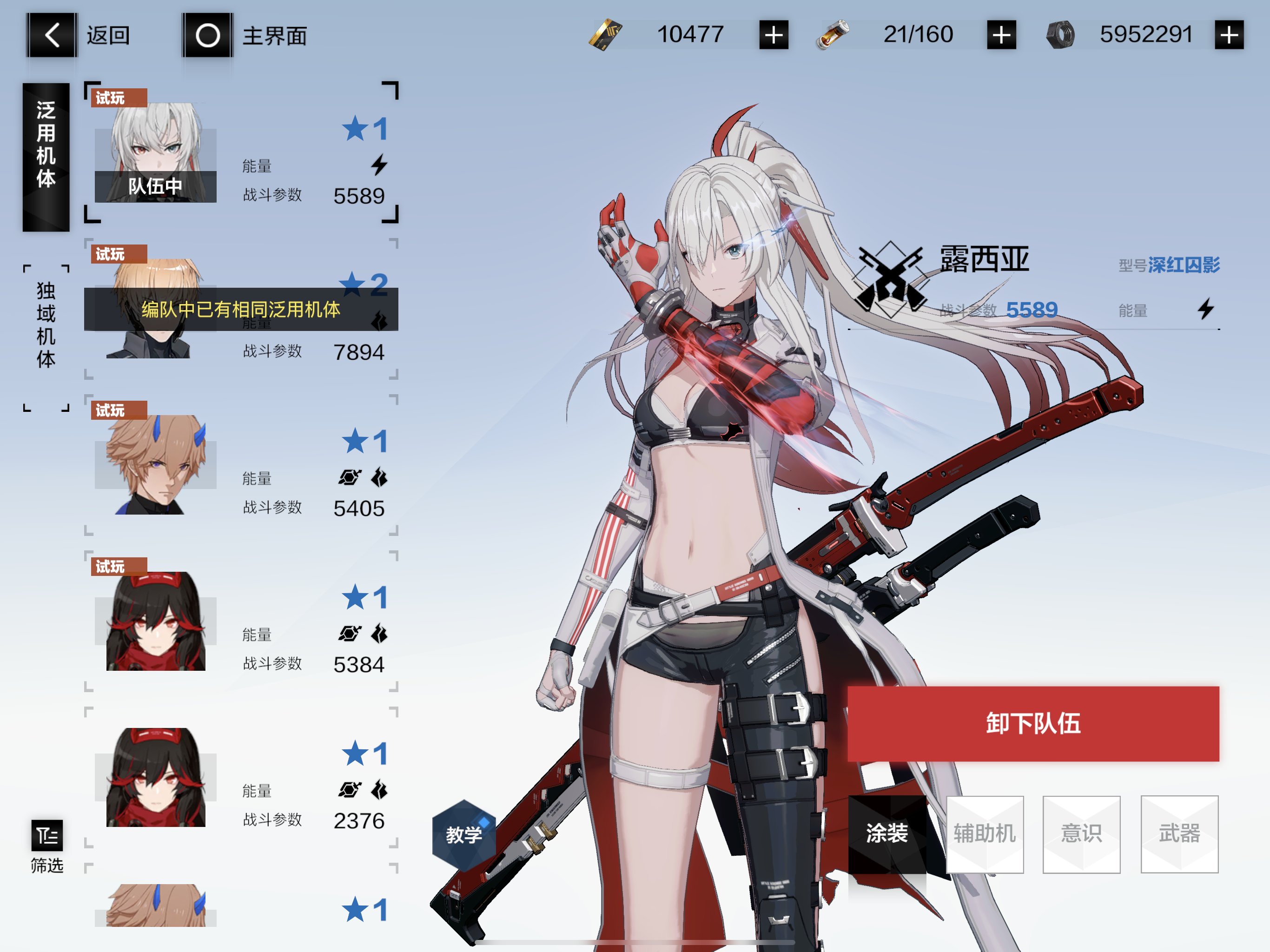The image size is (1270, 952).
Task: Select the 涂装 coating option
Action: pos(887,834)
